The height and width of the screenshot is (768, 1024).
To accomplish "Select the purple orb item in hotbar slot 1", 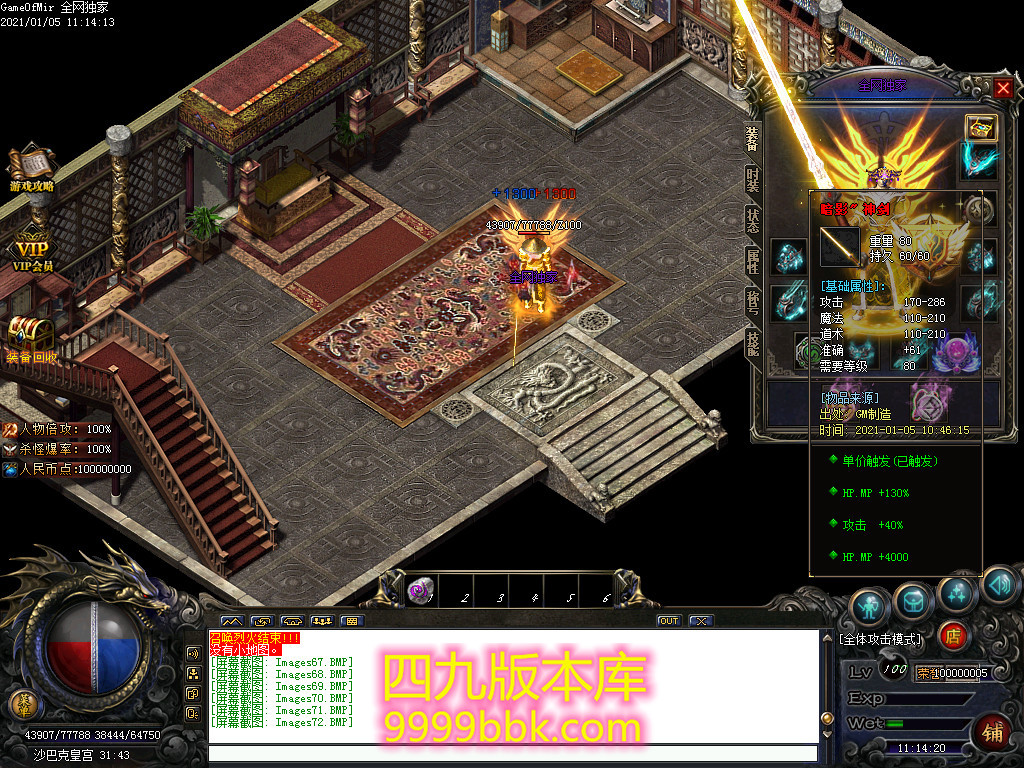I will (x=421, y=592).
